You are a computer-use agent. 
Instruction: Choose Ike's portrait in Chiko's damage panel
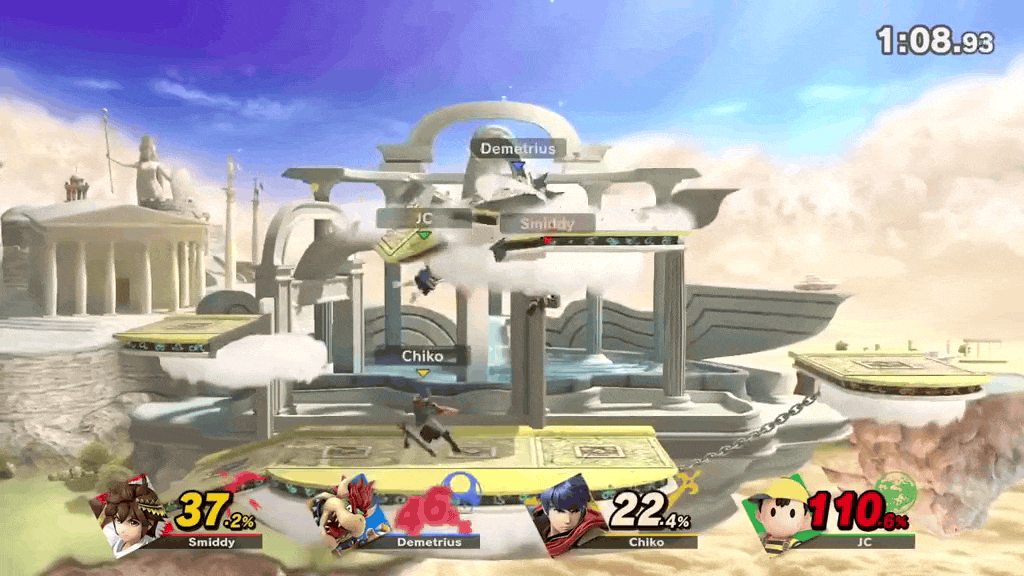567,516
